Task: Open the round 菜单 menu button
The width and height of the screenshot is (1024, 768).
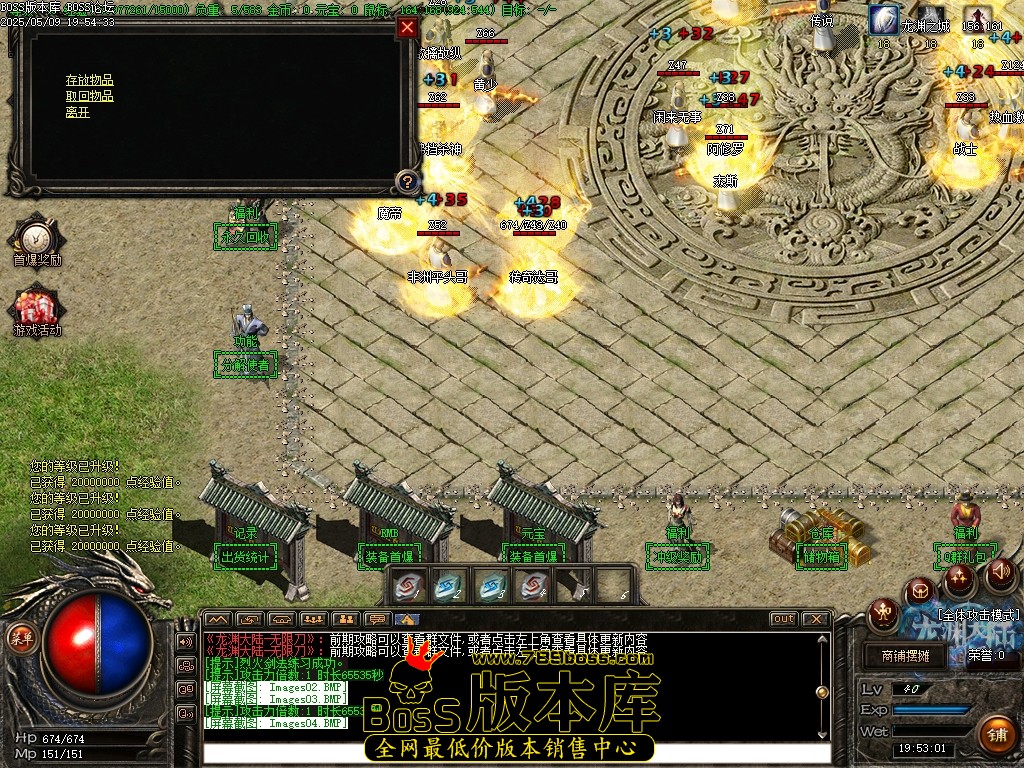Action: [x=19, y=636]
